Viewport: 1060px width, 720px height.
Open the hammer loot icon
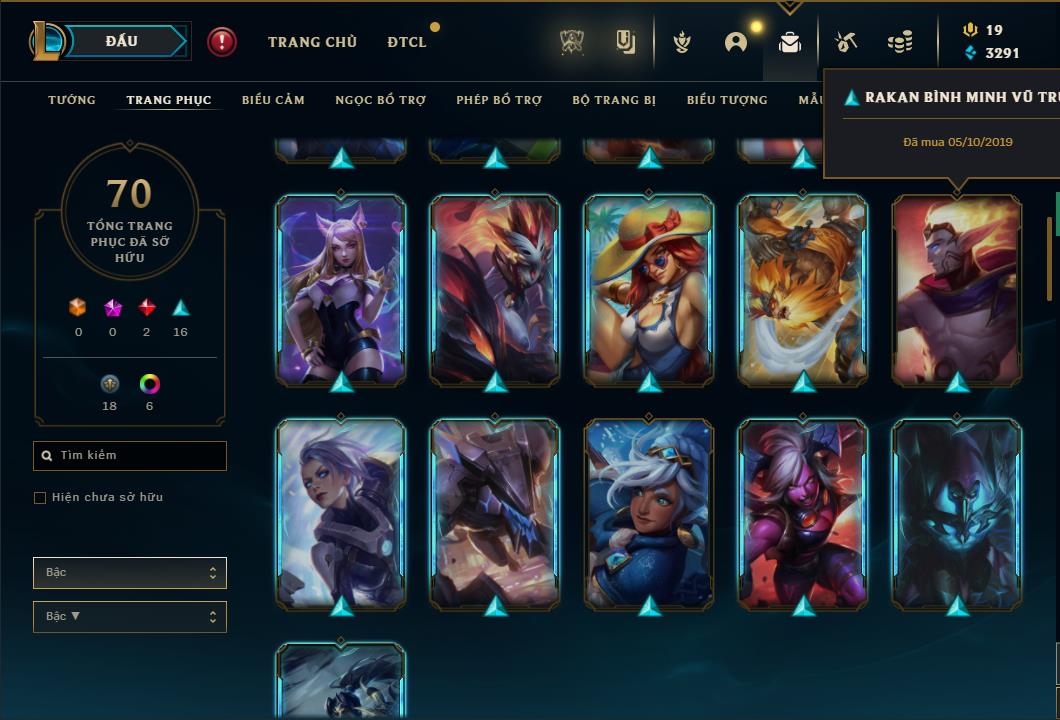tap(845, 42)
